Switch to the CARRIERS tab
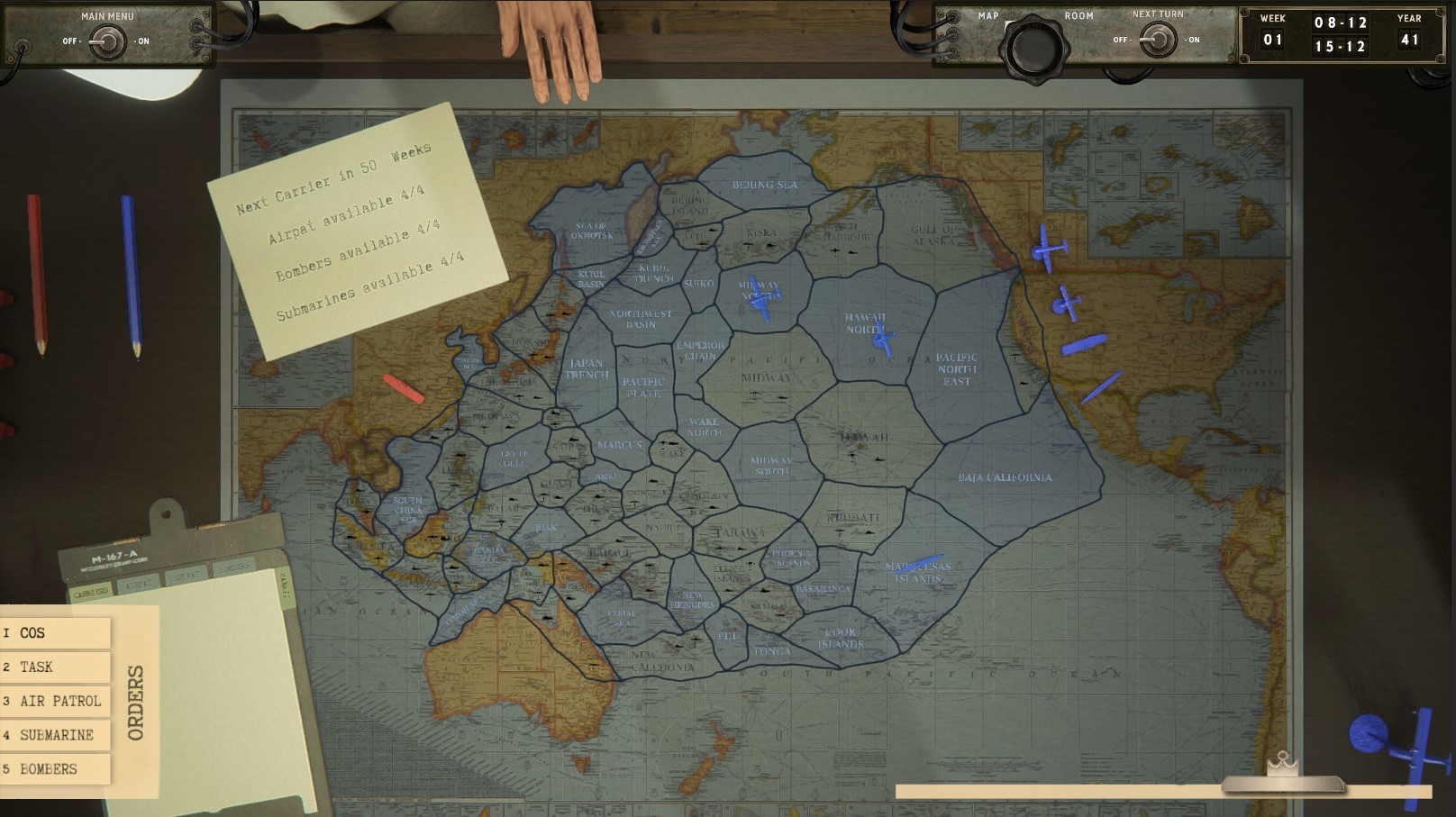The image size is (1456, 817). tap(89, 592)
